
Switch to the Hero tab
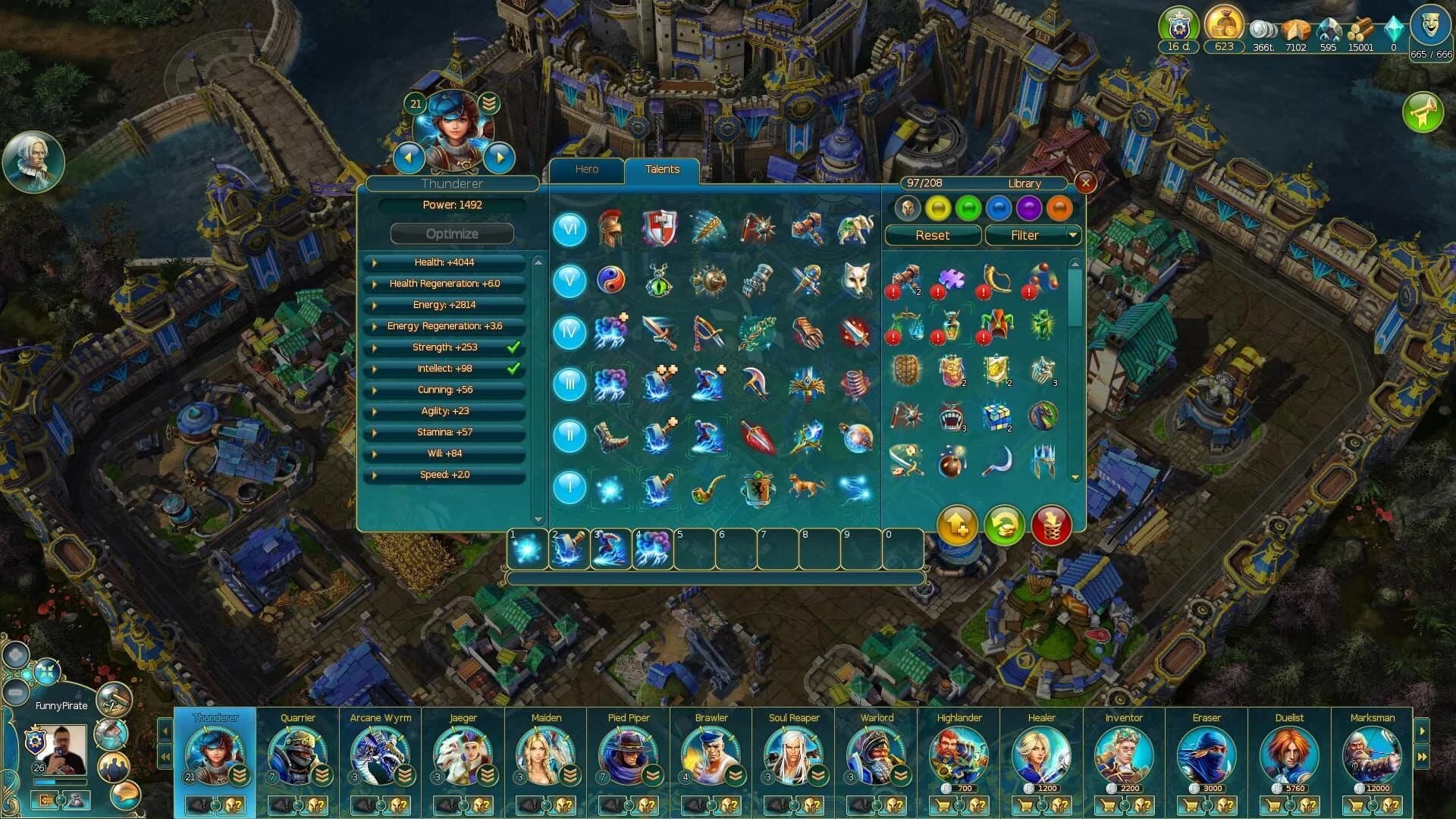[586, 169]
